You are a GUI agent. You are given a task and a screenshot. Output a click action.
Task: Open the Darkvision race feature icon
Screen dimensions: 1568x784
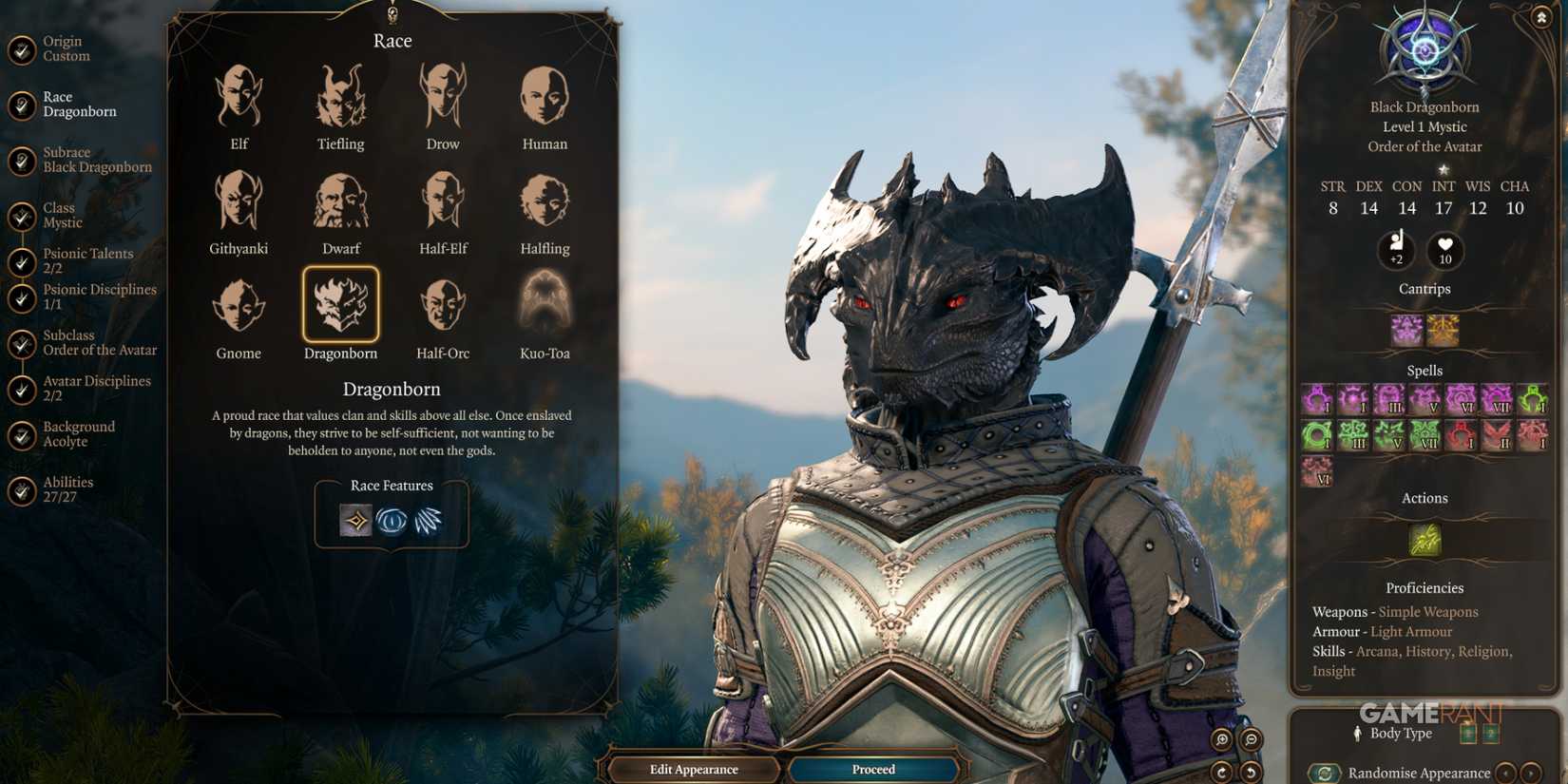(392, 519)
